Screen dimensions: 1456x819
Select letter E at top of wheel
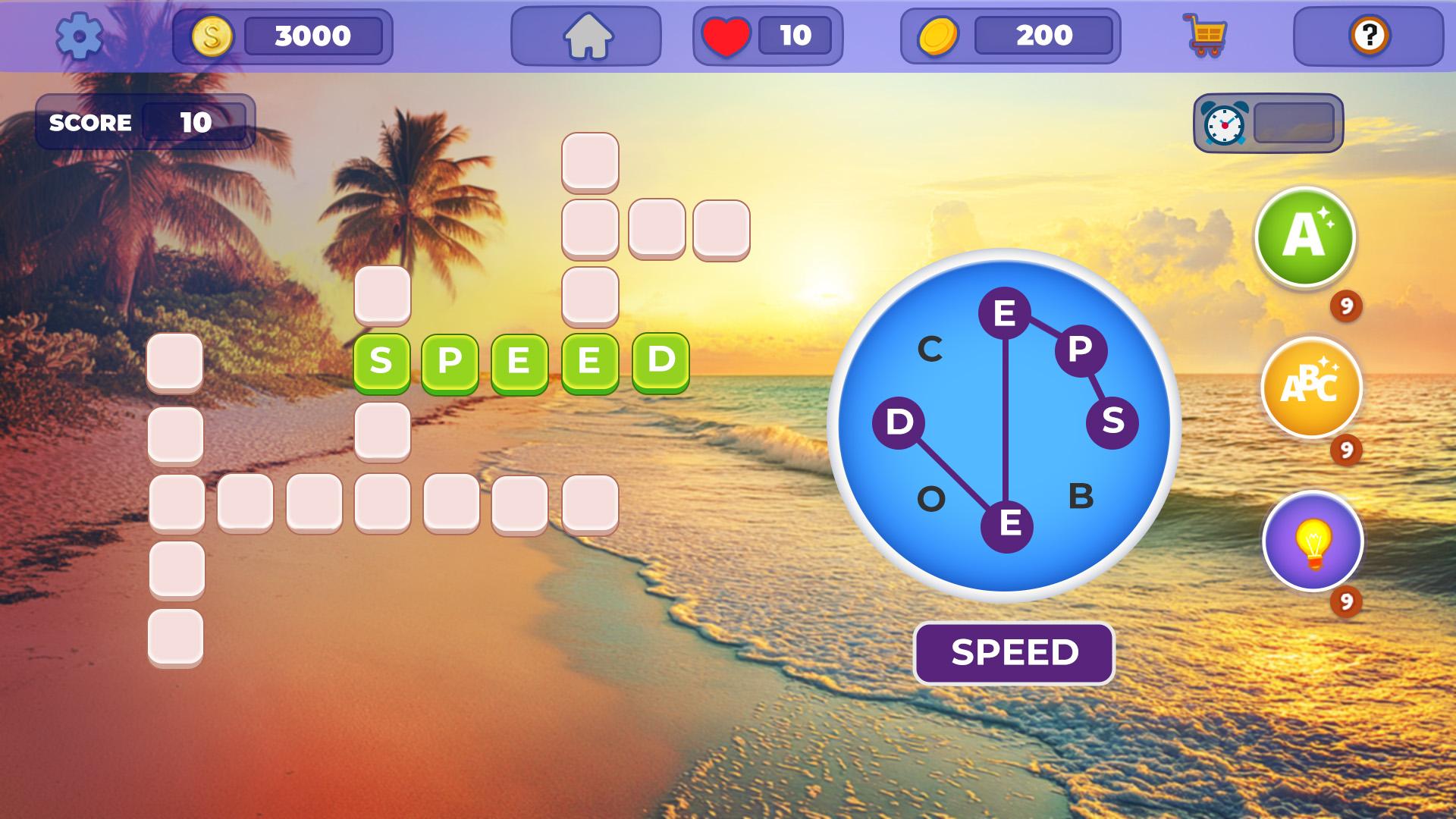click(1006, 312)
